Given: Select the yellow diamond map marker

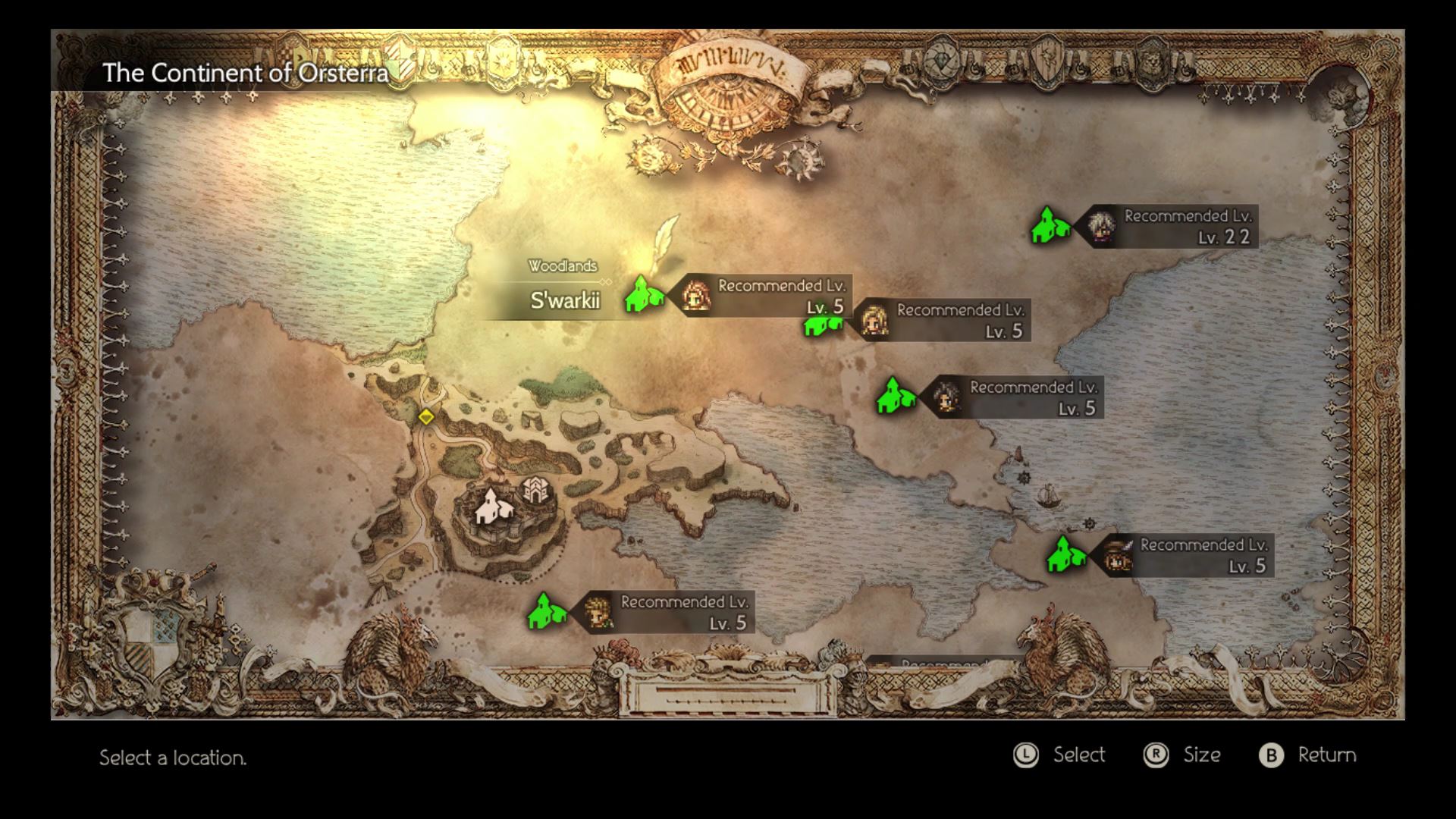Looking at the screenshot, I should point(426,417).
